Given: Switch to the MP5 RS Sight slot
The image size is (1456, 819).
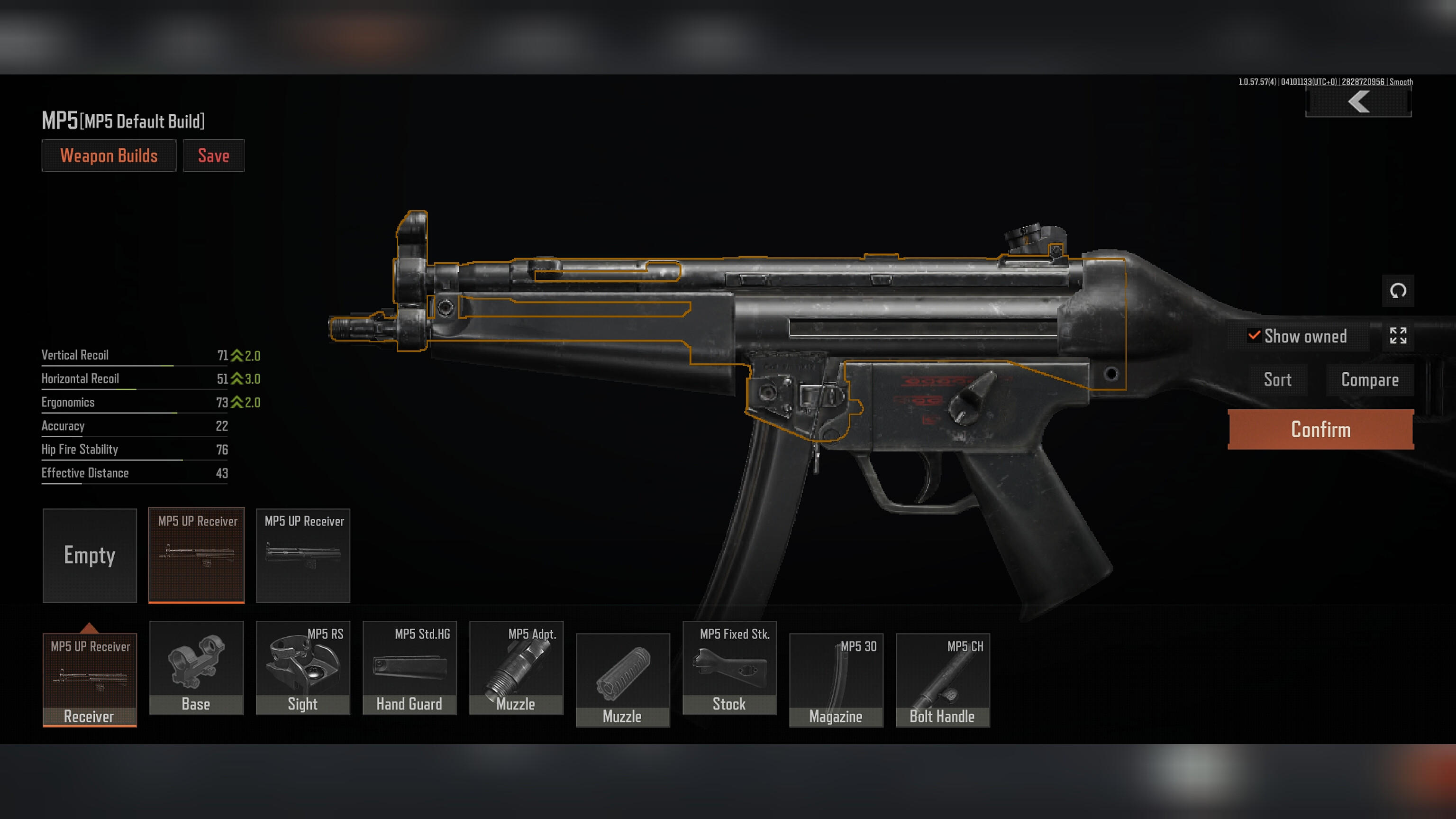Looking at the screenshot, I should 303,667.
